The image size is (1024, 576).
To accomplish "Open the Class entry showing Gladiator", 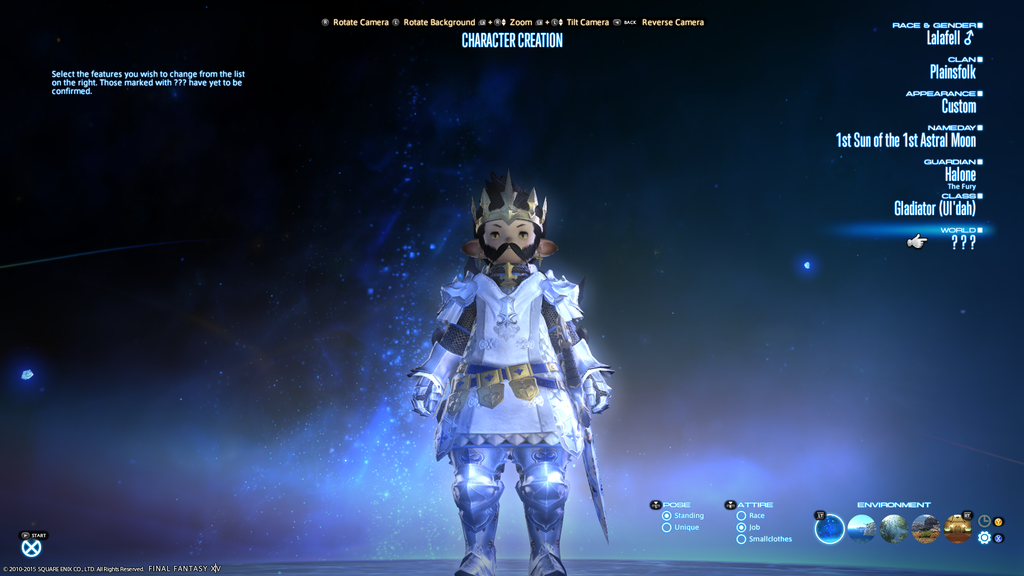I will pos(935,208).
